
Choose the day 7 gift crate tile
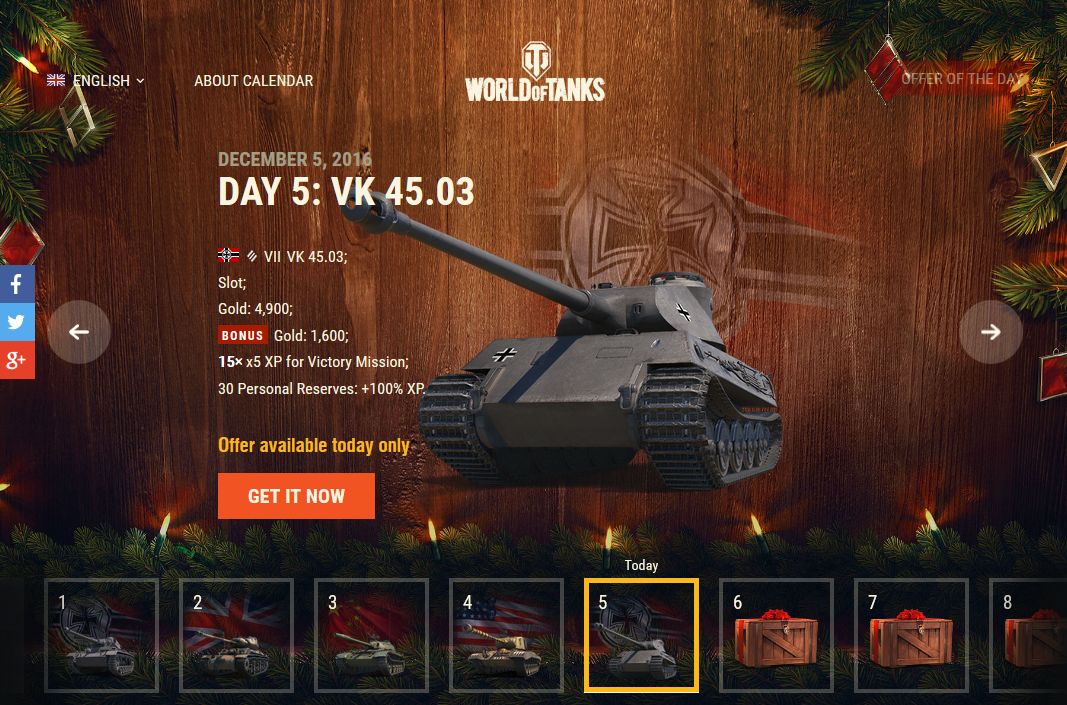(911, 635)
